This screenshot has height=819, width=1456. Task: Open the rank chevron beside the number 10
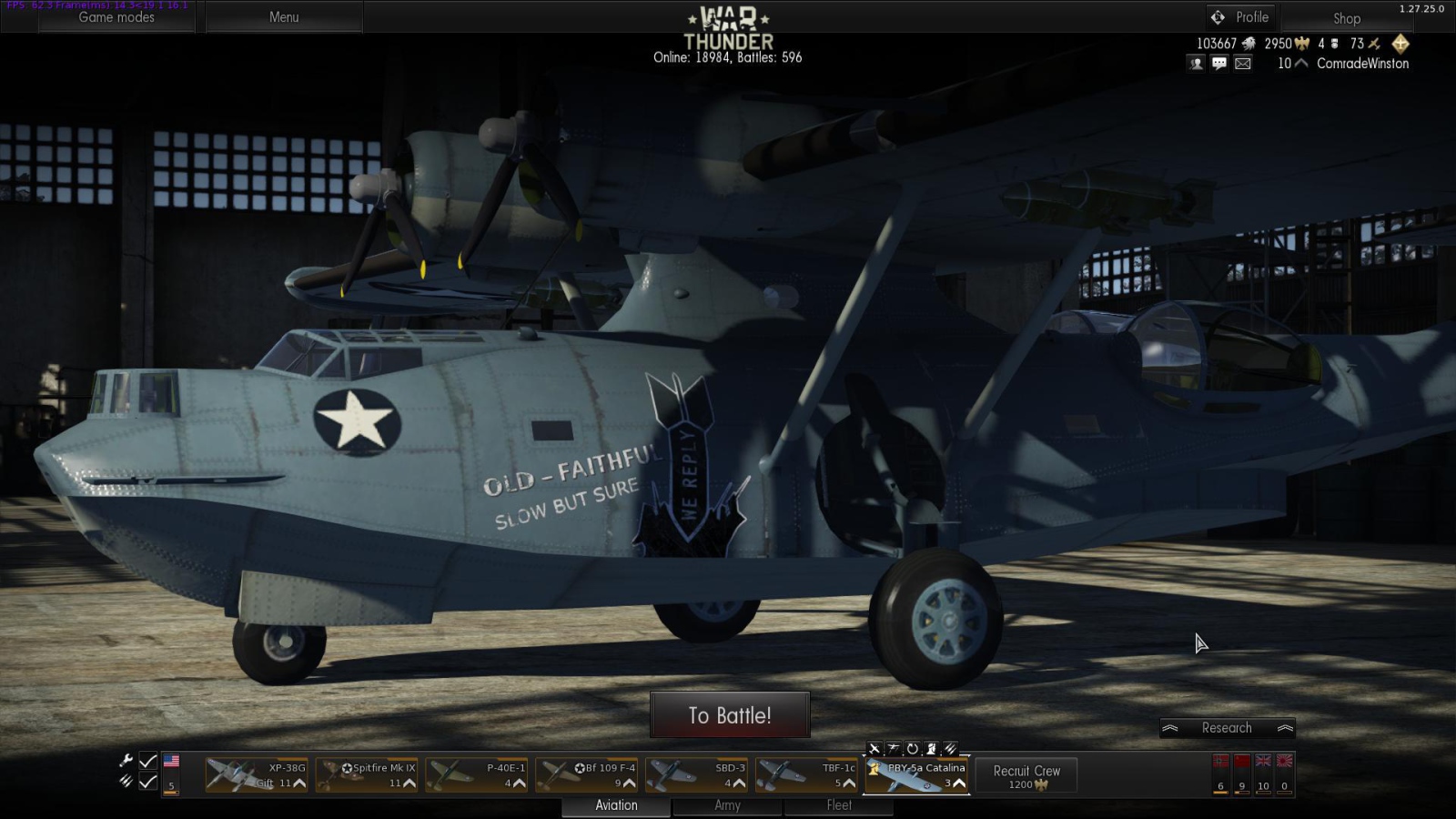tap(1301, 64)
